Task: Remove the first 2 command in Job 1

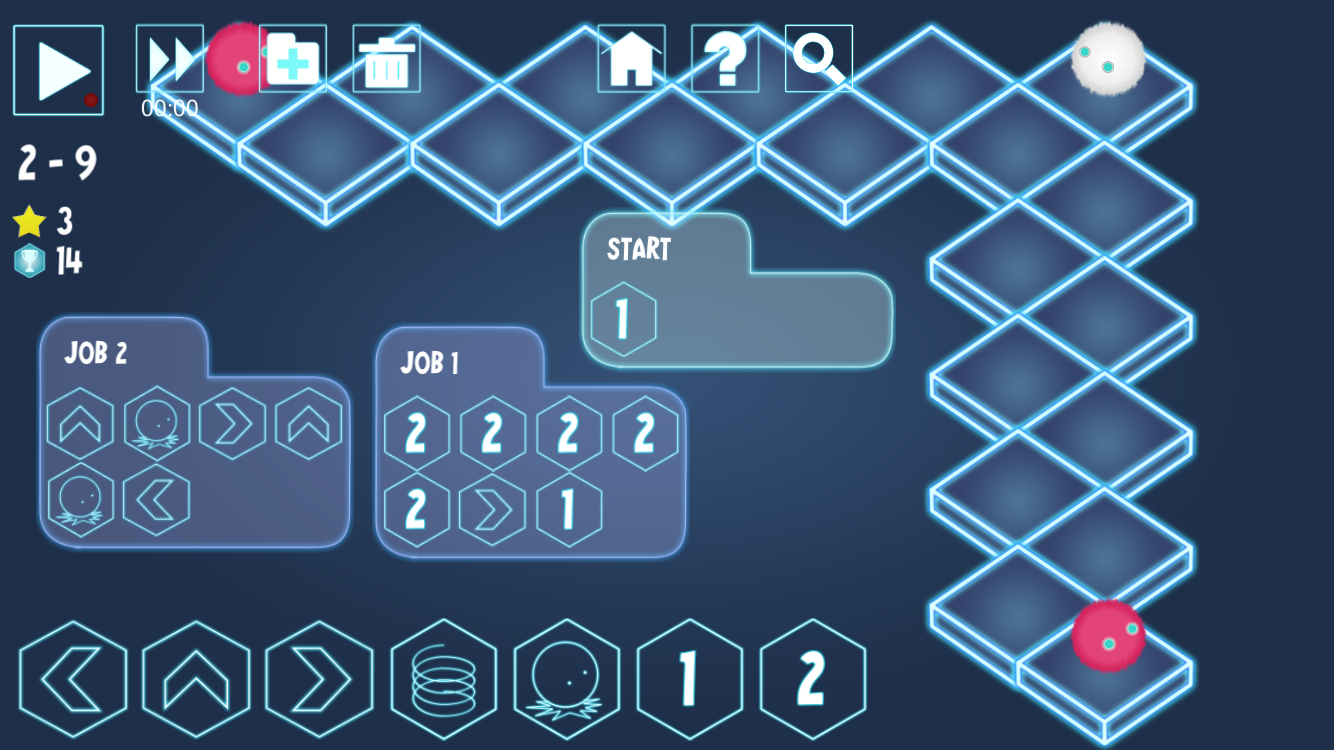Action: click(x=417, y=431)
